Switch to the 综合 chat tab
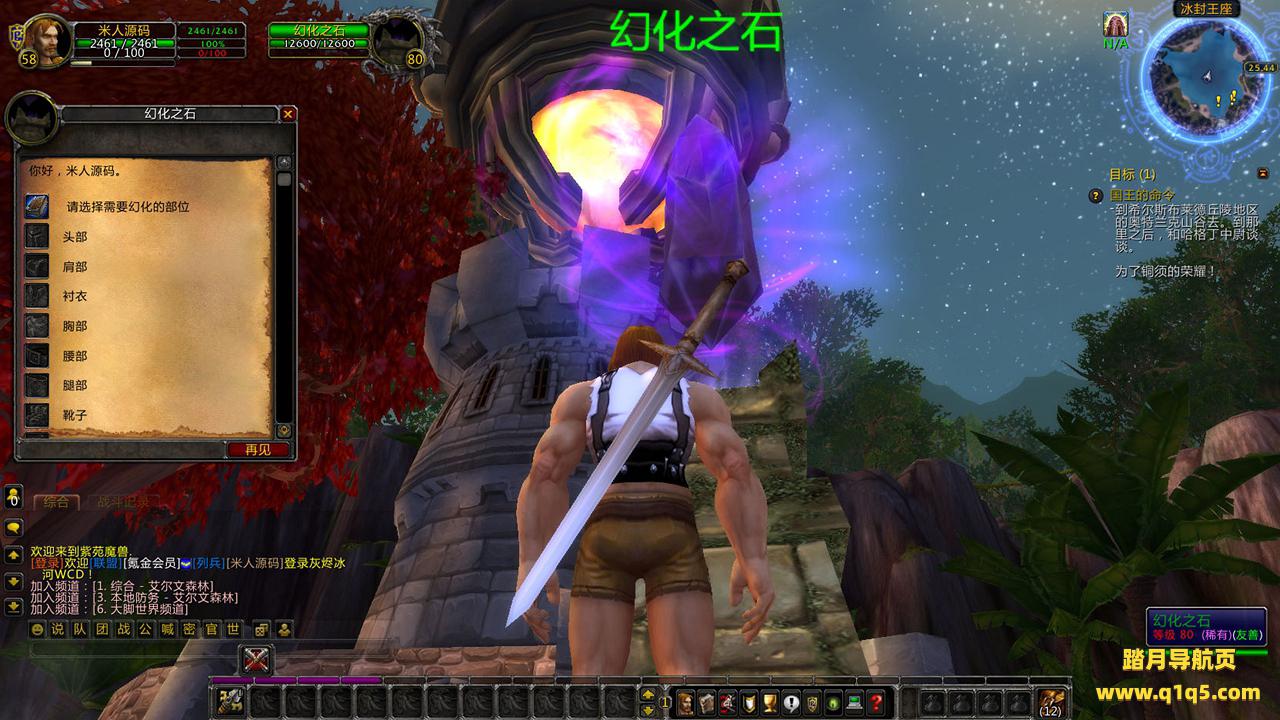Screen dimensions: 1280x720 pos(56,501)
